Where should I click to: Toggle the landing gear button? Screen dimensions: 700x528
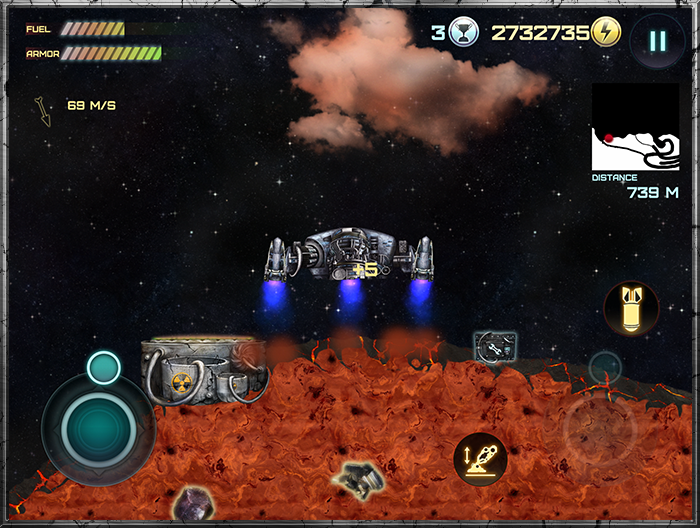pos(478,458)
